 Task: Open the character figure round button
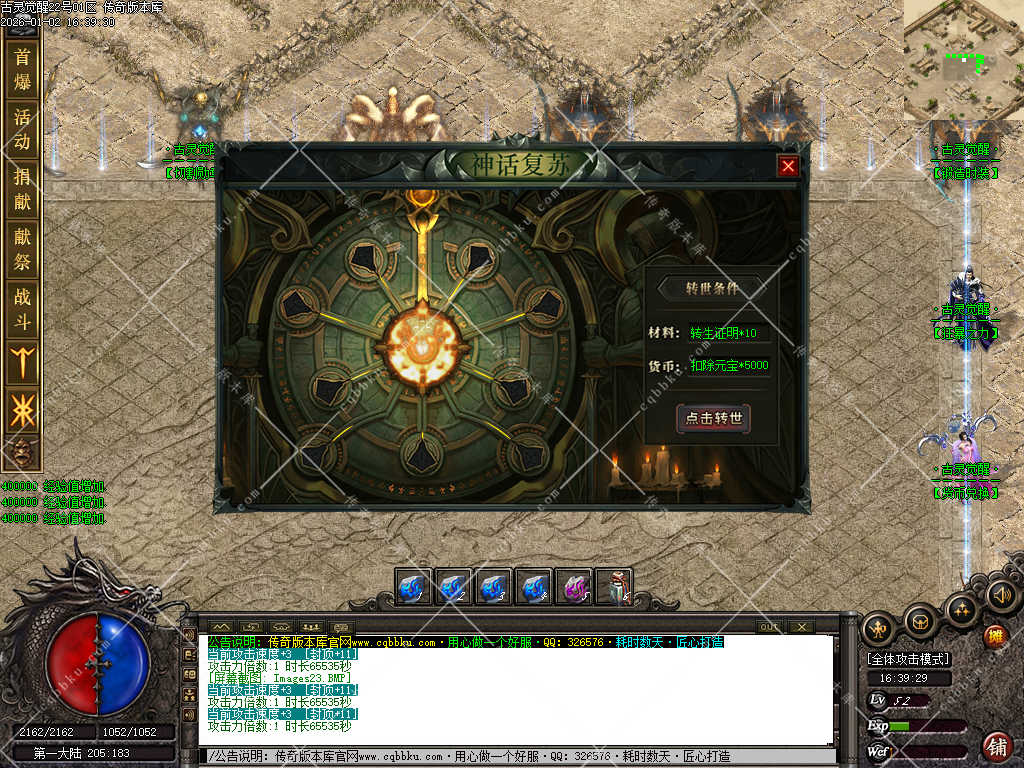pos(879,627)
